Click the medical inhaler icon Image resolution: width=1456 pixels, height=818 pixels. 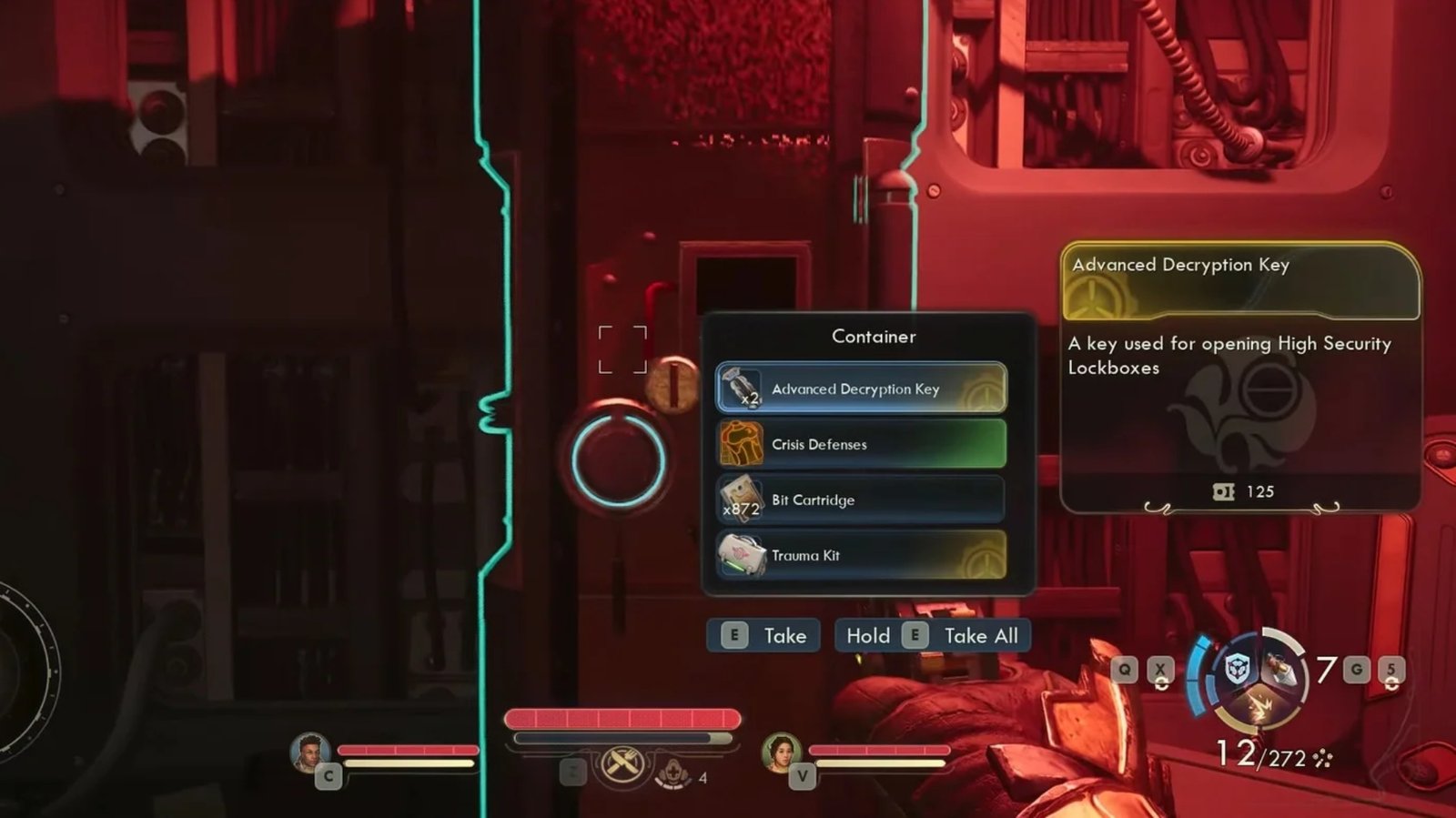[673, 773]
